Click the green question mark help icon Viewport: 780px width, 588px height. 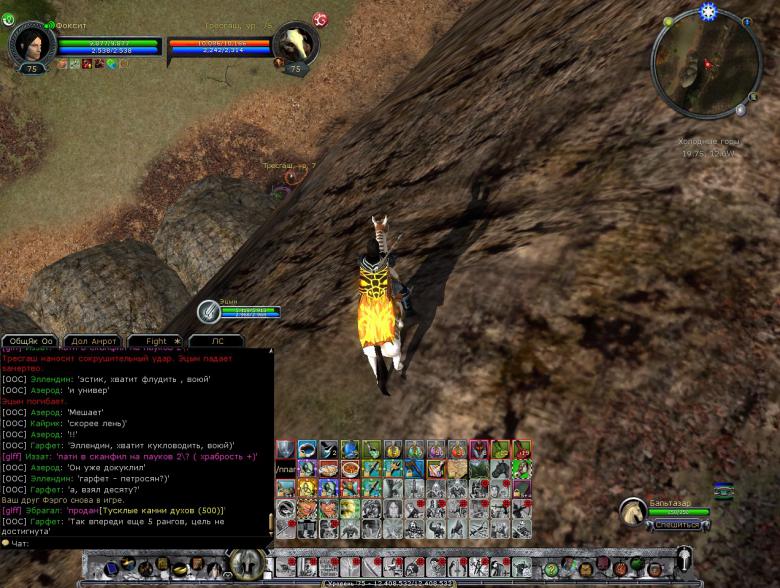click(x=9, y=18)
